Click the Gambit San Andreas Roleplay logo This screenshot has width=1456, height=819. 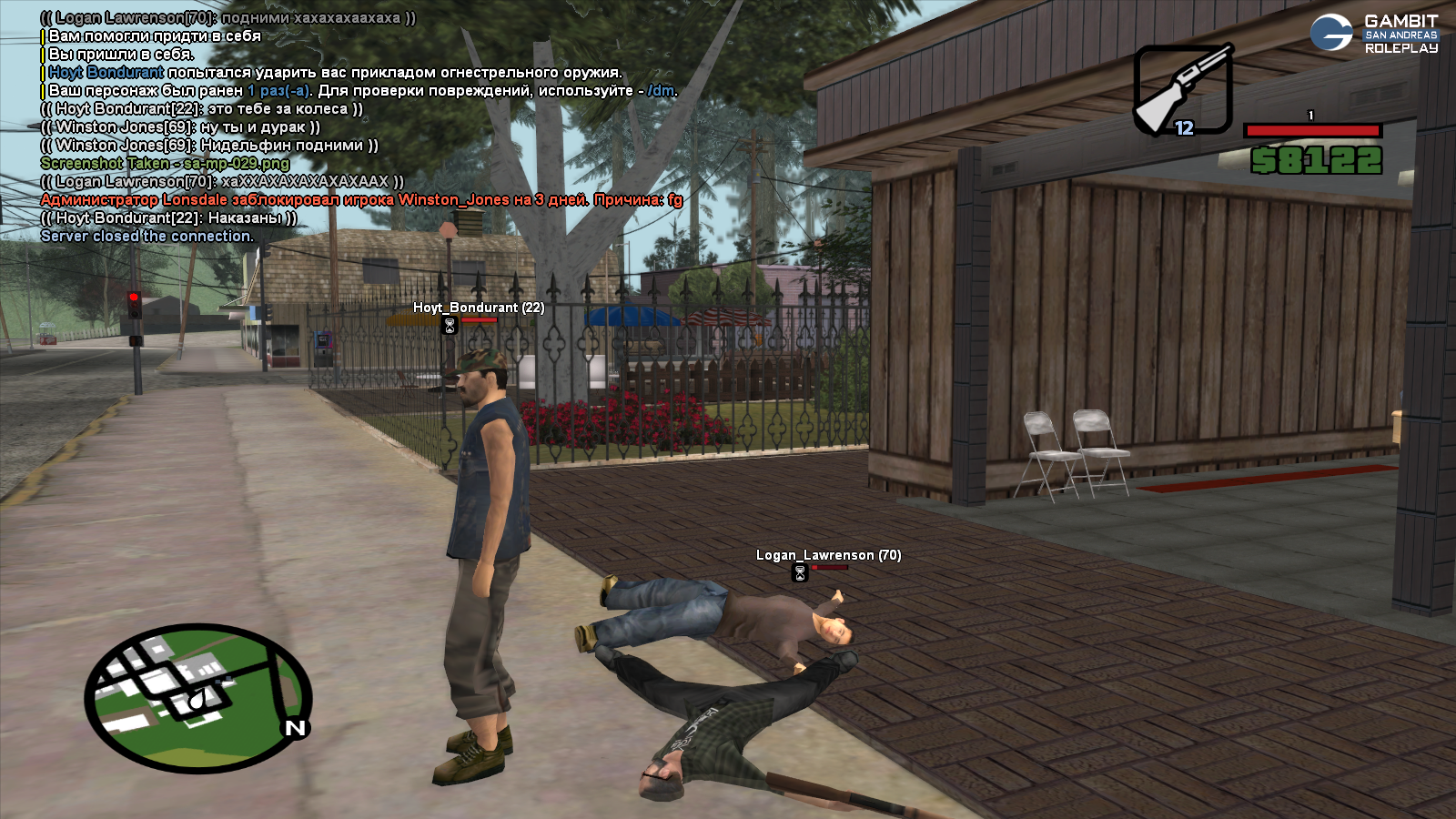[1374, 34]
